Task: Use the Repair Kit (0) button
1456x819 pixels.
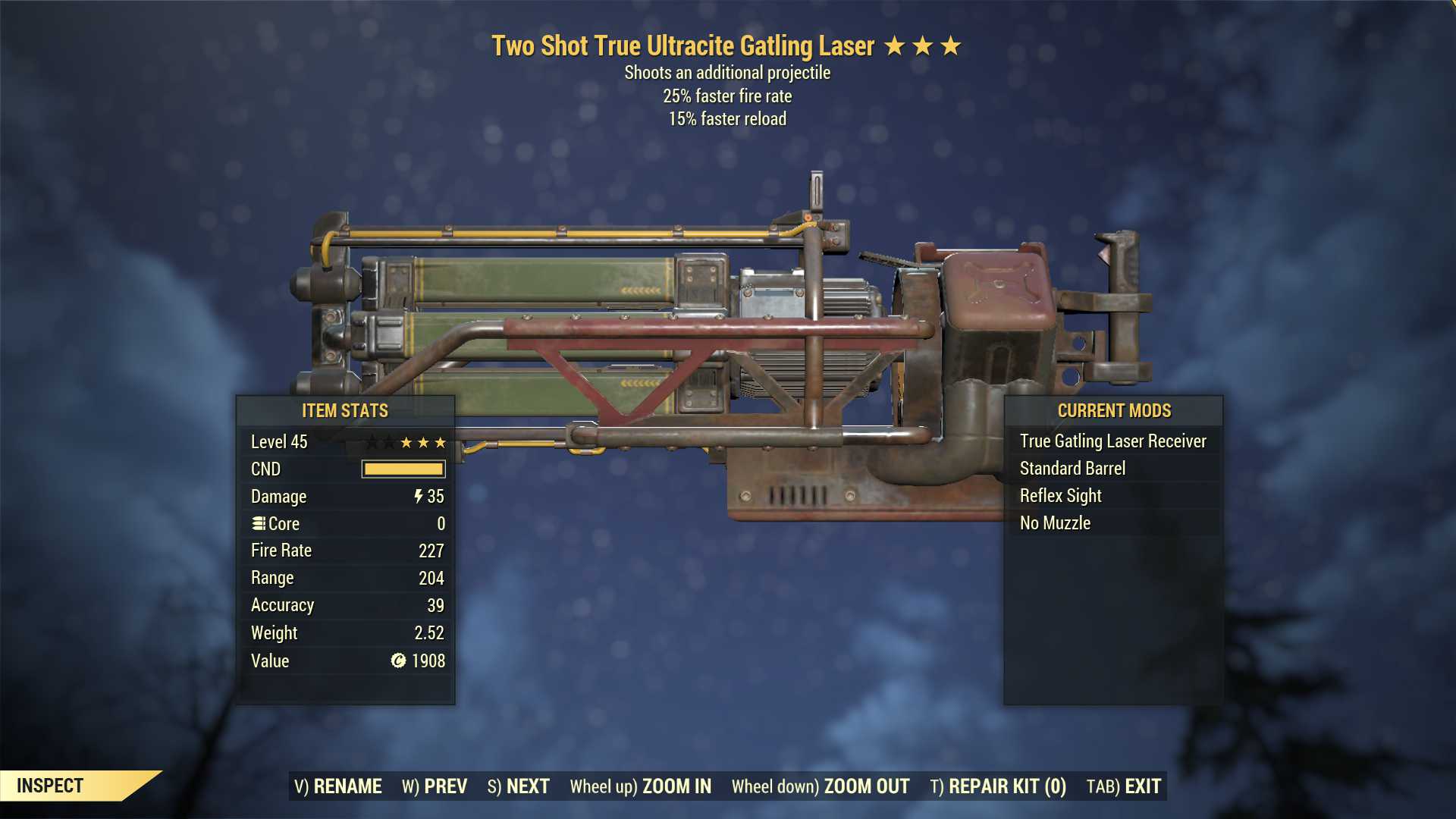Action: tap(998, 786)
